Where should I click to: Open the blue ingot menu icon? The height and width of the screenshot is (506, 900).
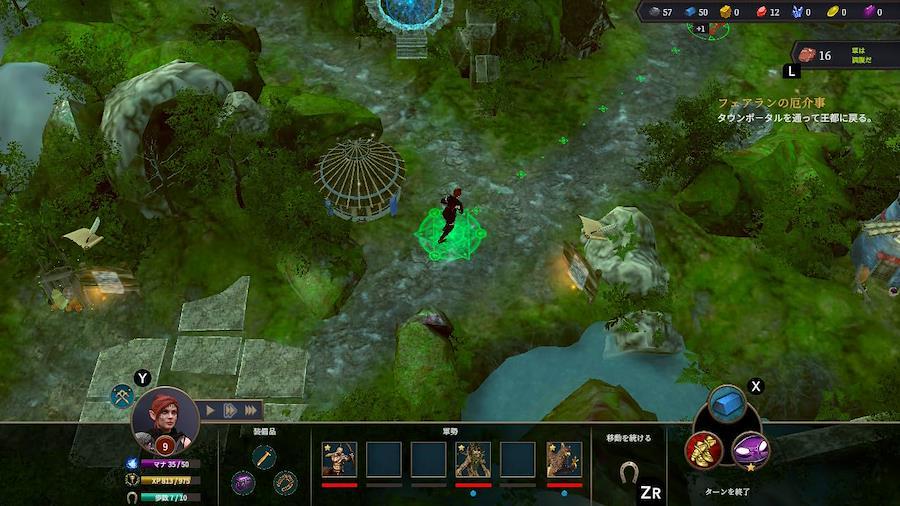tap(727, 405)
